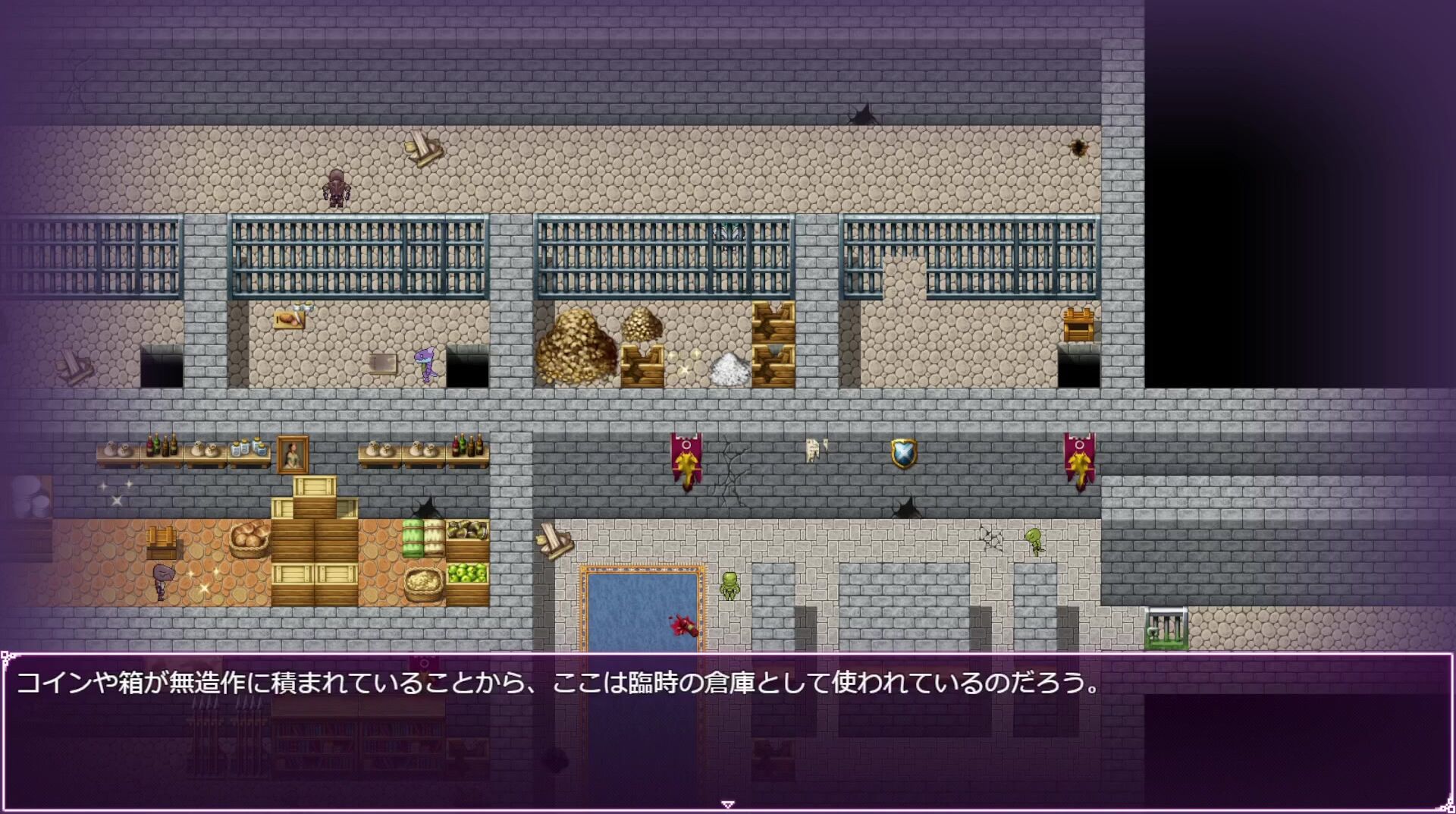
Task: Advance the dialogue using the continue arrow
Action: click(x=727, y=804)
